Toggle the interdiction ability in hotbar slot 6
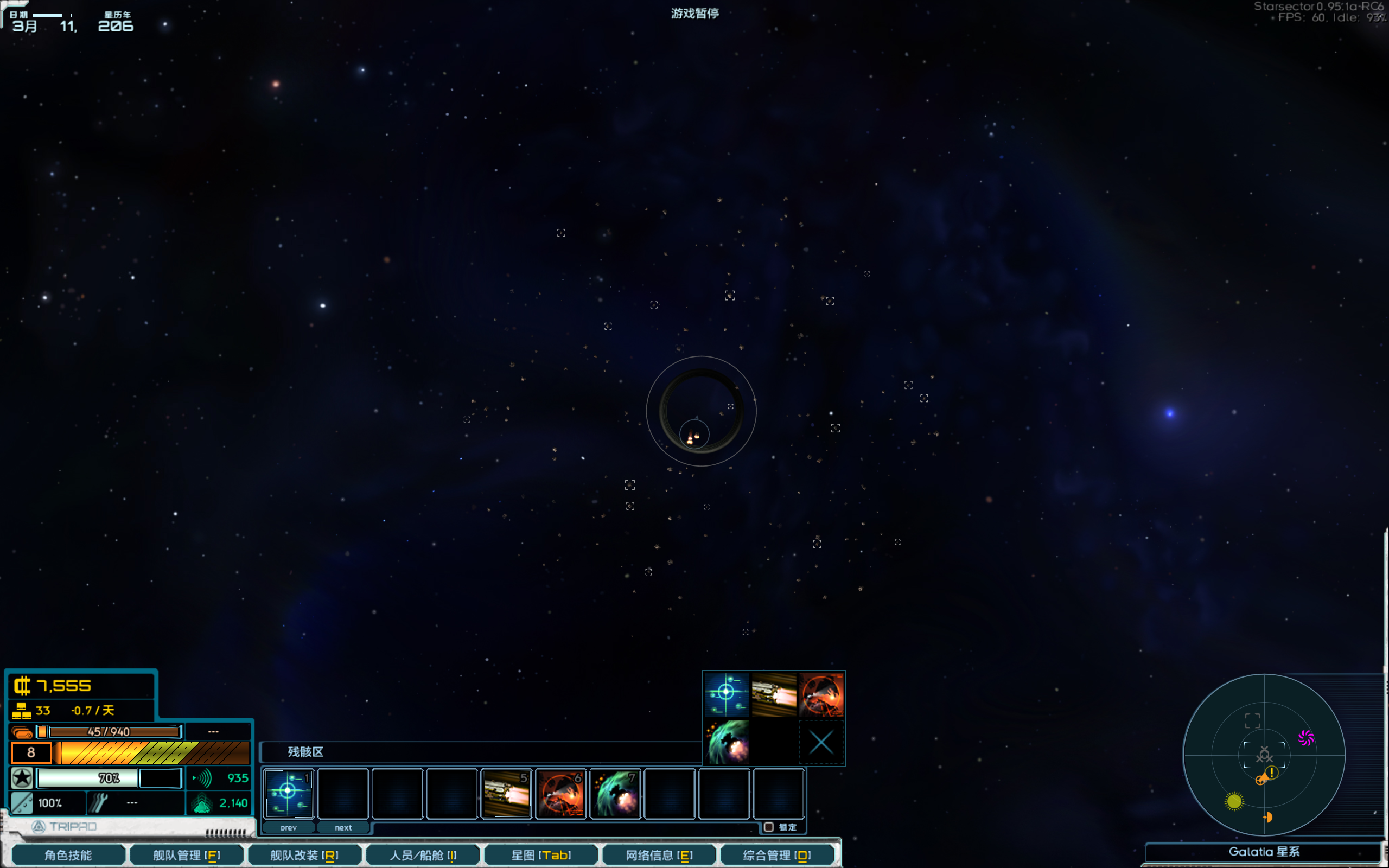This screenshot has width=1389, height=868. (560, 793)
